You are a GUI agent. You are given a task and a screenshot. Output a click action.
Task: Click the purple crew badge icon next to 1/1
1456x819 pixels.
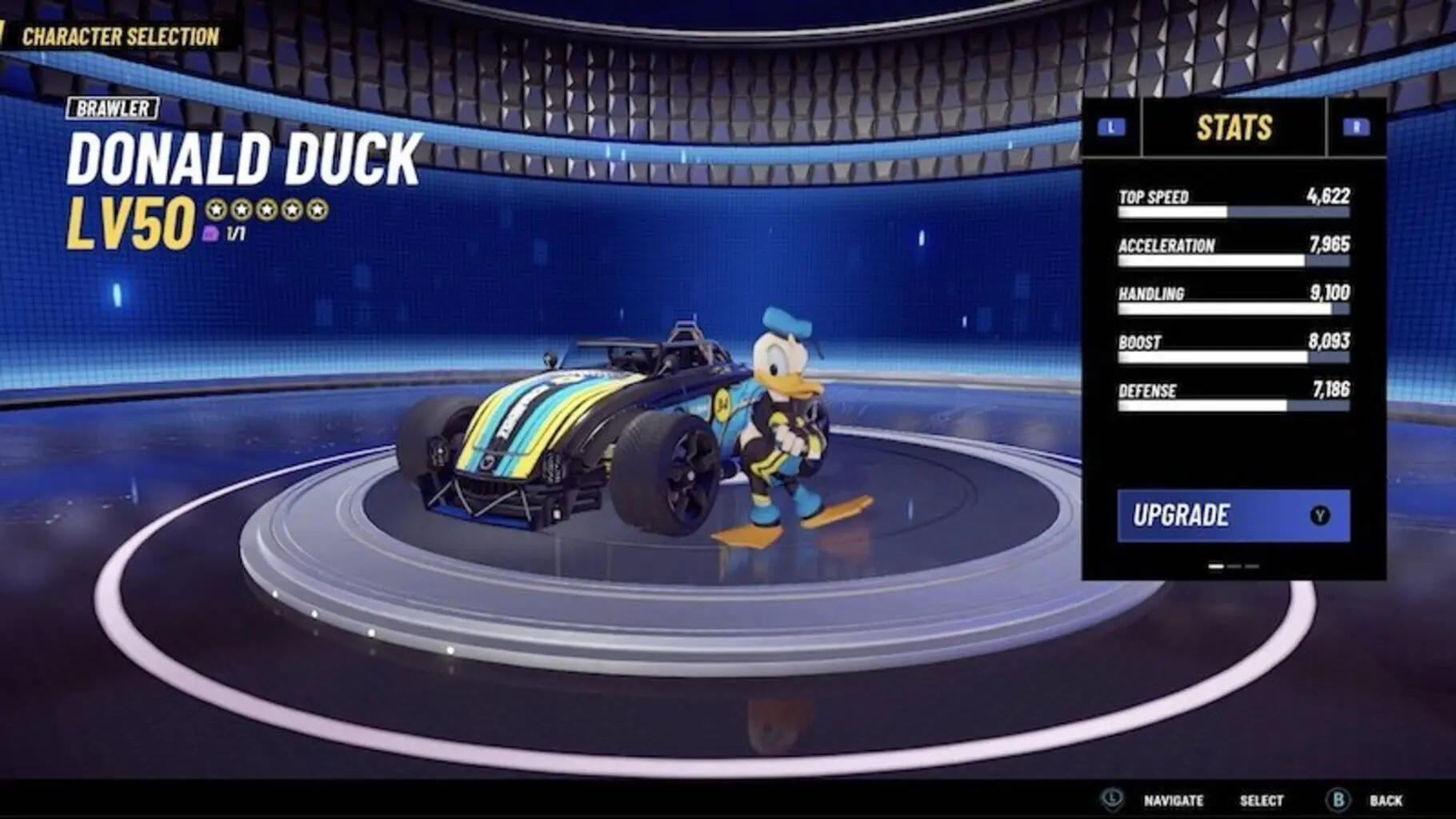tap(210, 234)
